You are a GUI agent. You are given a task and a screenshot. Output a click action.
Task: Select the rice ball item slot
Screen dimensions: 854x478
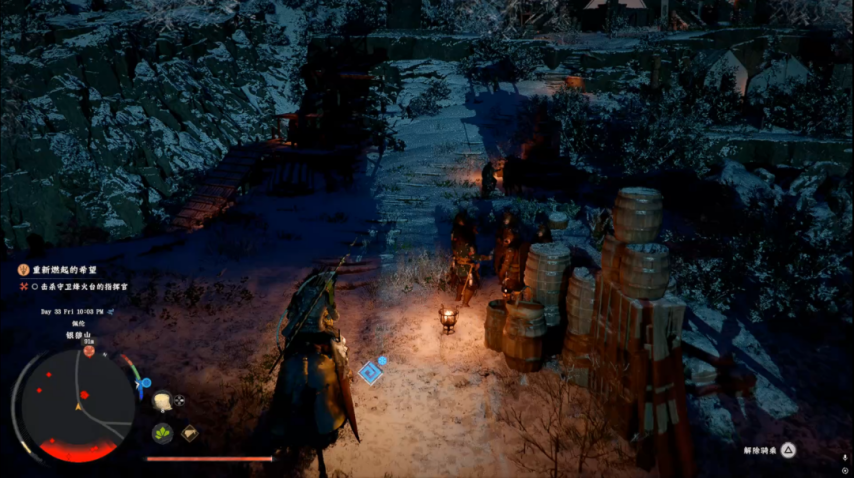click(162, 401)
